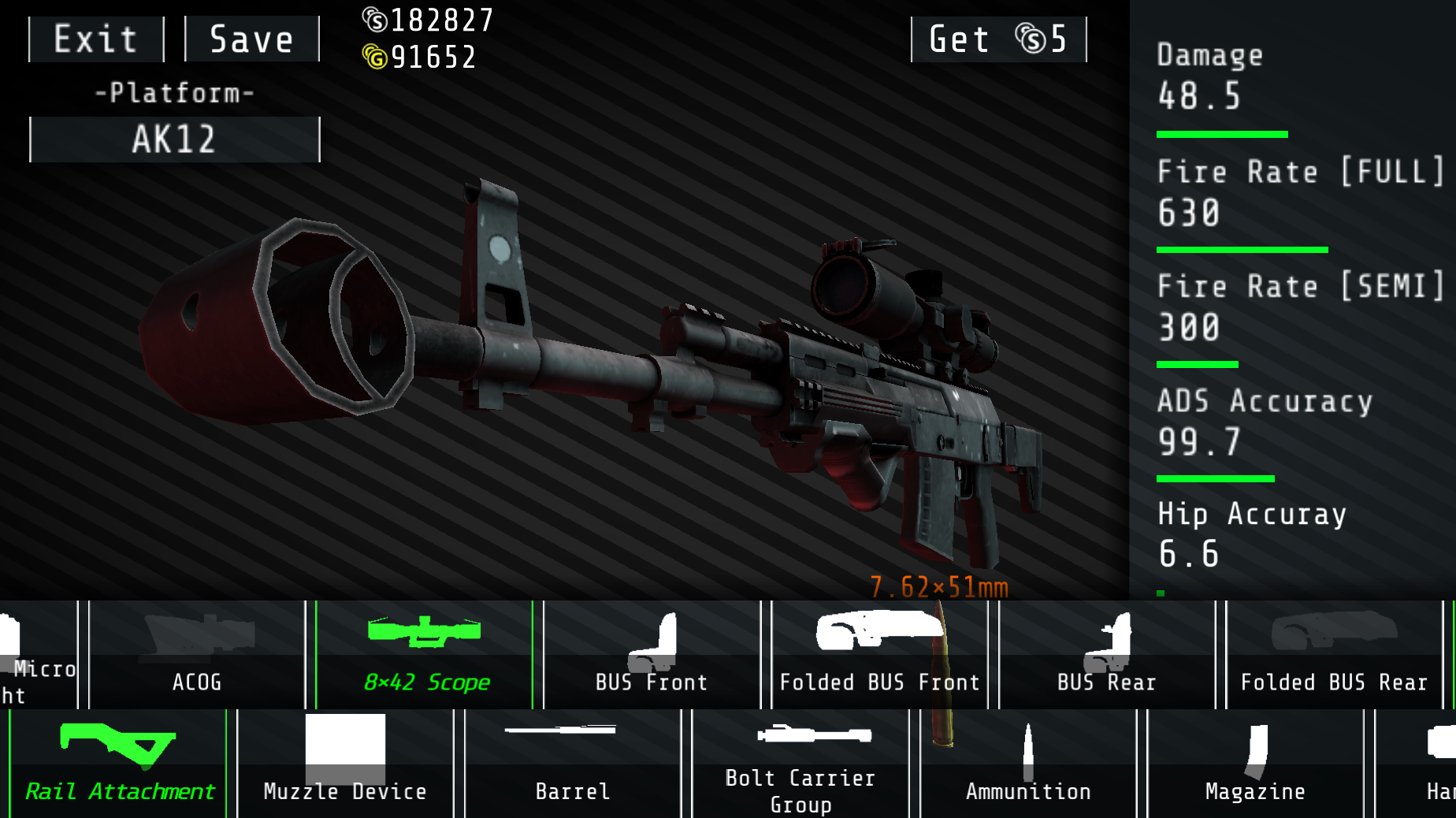Click the silver coins currency icon
This screenshot has height=818, width=1456.
tap(374, 20)
